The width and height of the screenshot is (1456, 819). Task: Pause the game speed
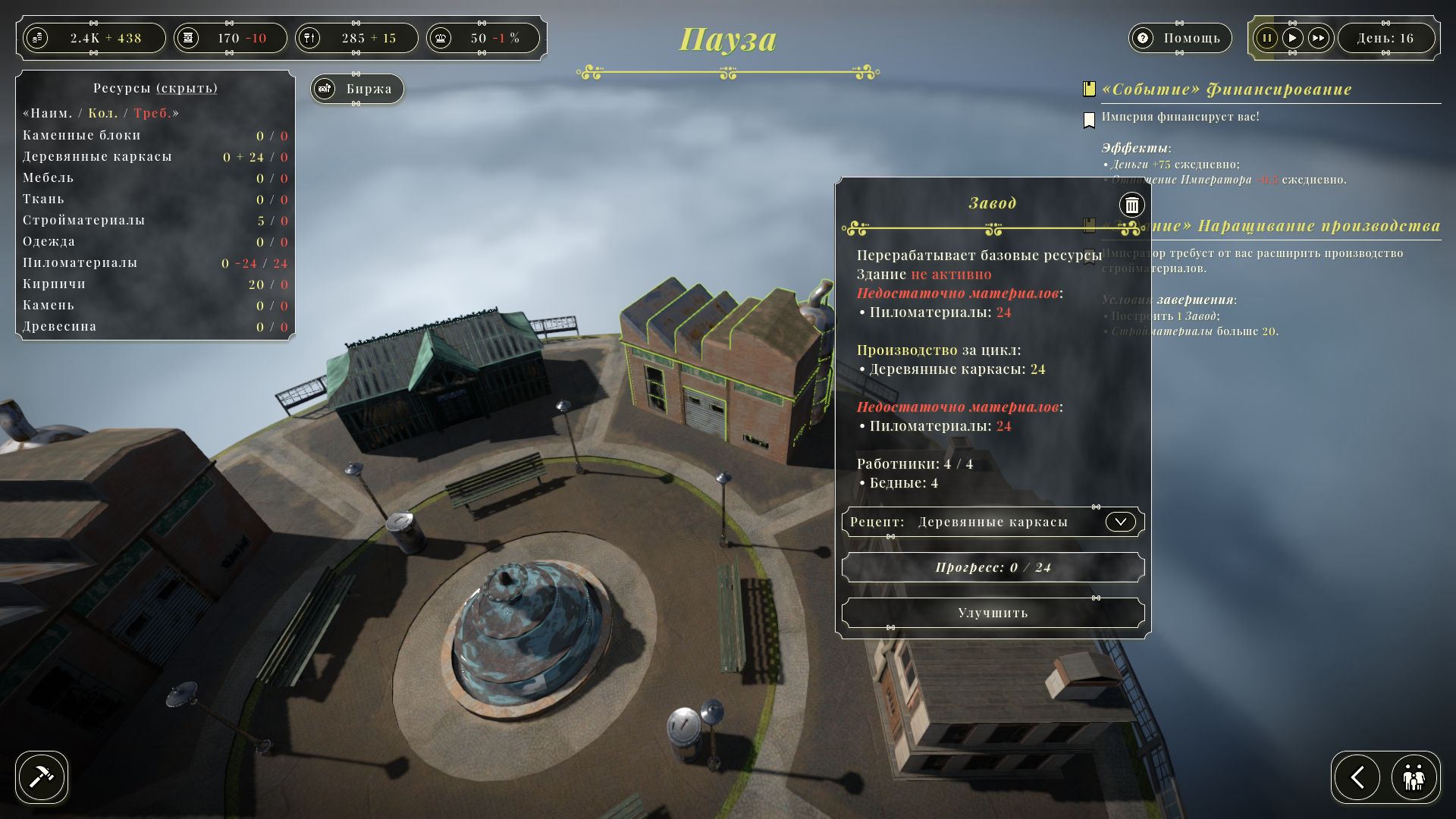pos(1266,38)
